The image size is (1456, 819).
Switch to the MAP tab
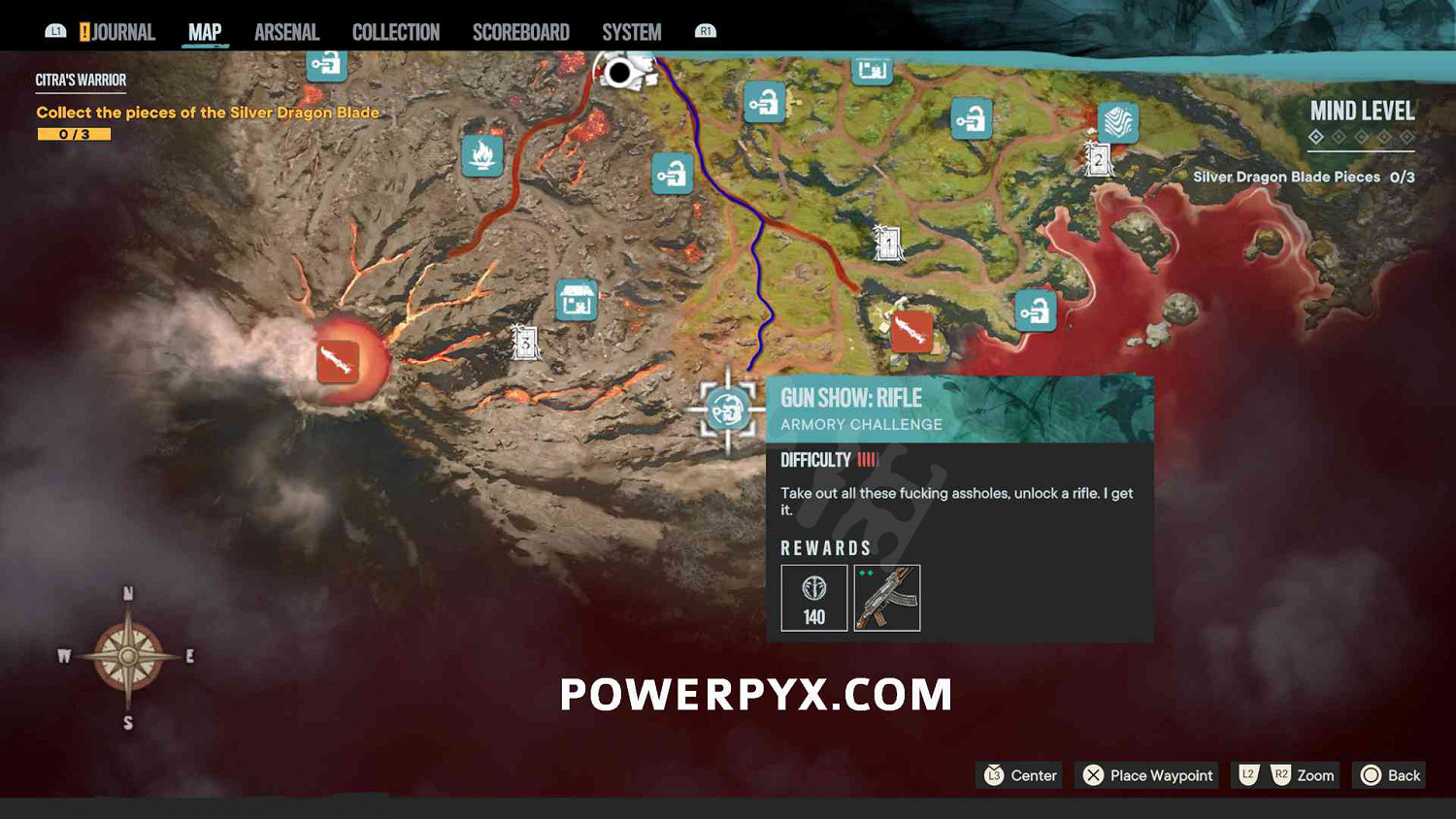[x=203, y=31]
